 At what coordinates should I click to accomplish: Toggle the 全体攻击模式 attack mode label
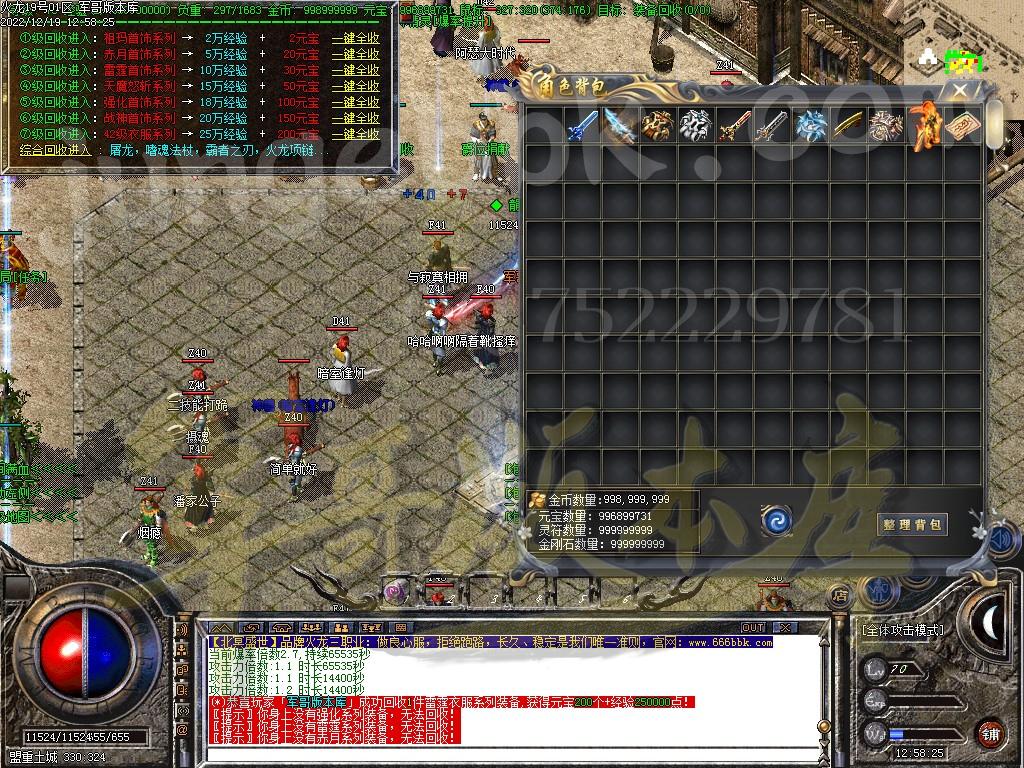click(x=902, y=631)
